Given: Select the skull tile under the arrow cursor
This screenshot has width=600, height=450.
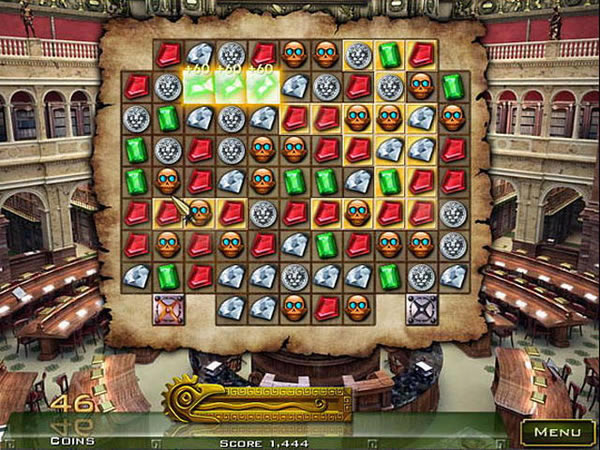Looking at the screenshot, I should tap(200, 213).
